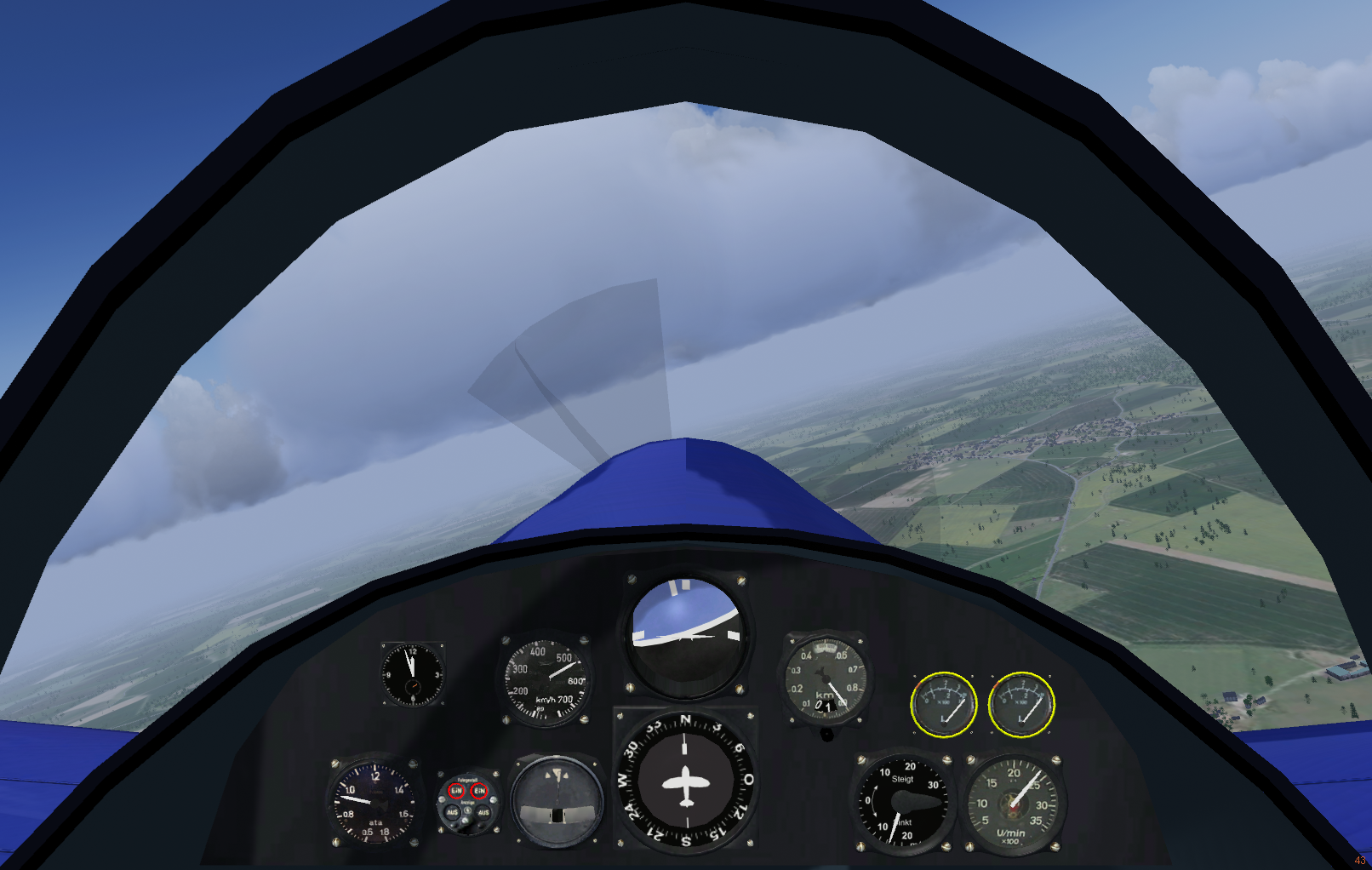This screenshot has height=870, width=1372.
Task: Click the left red-circled EIN button
Action: click(456, 791)
